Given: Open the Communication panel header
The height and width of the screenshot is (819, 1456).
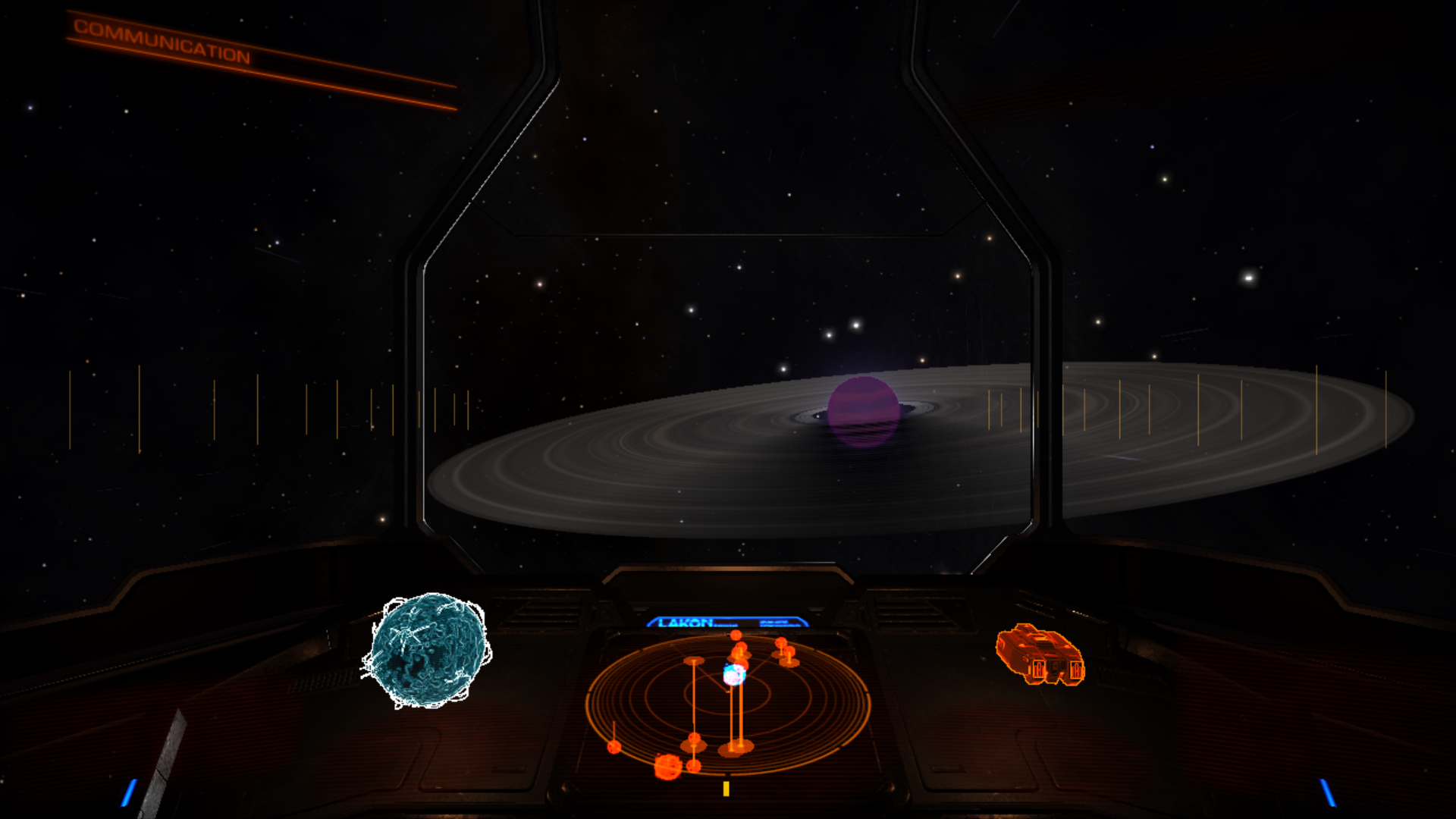Looking at the screenshot, I should 162,41.
